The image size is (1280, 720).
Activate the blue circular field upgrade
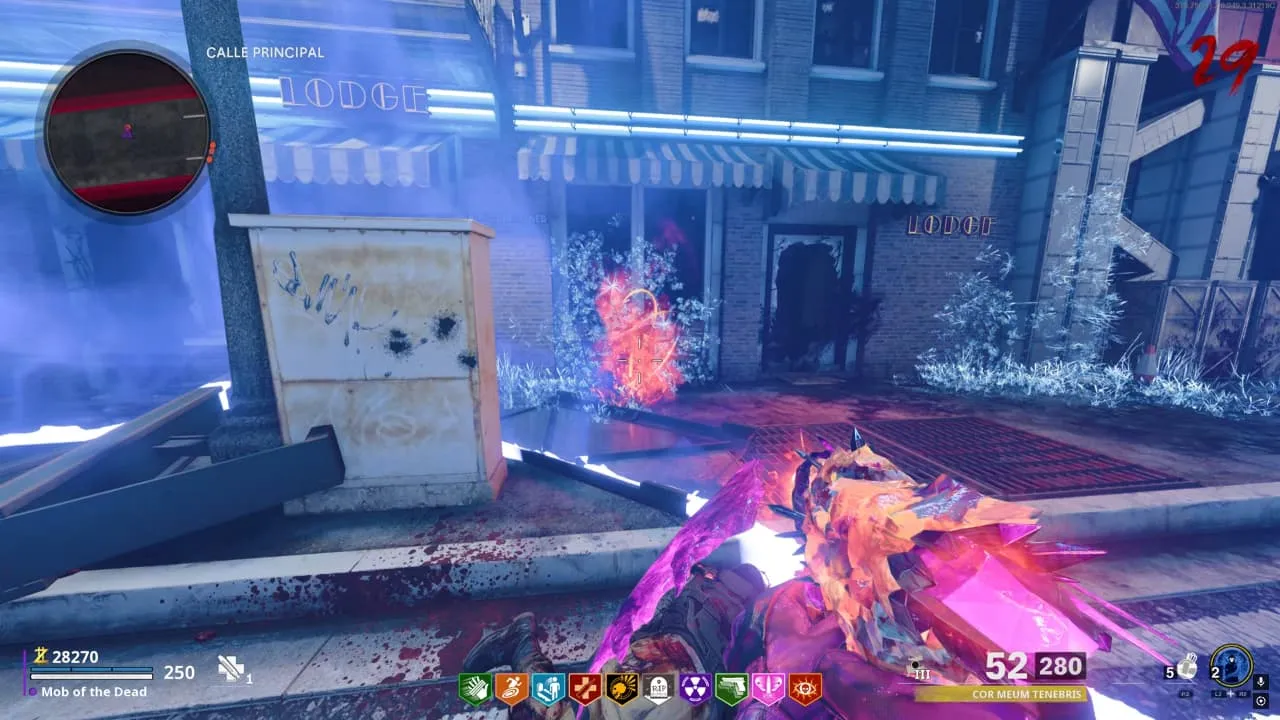[1230, 664]
